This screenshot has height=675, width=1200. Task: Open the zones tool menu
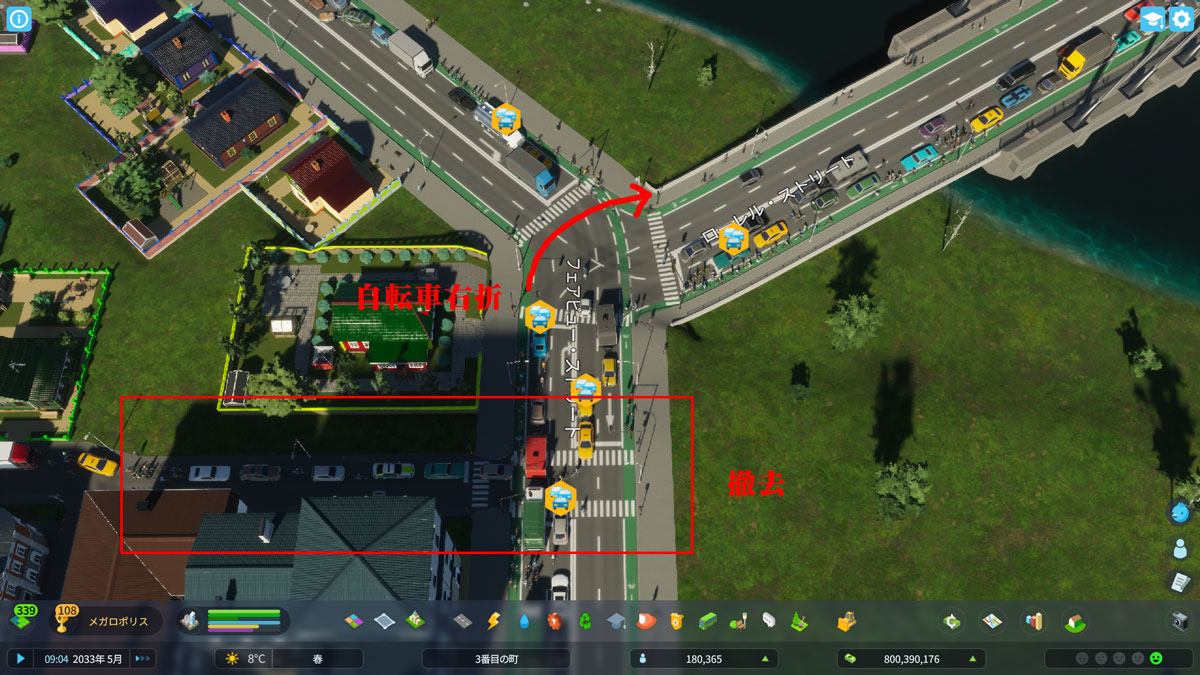point(355,621)
